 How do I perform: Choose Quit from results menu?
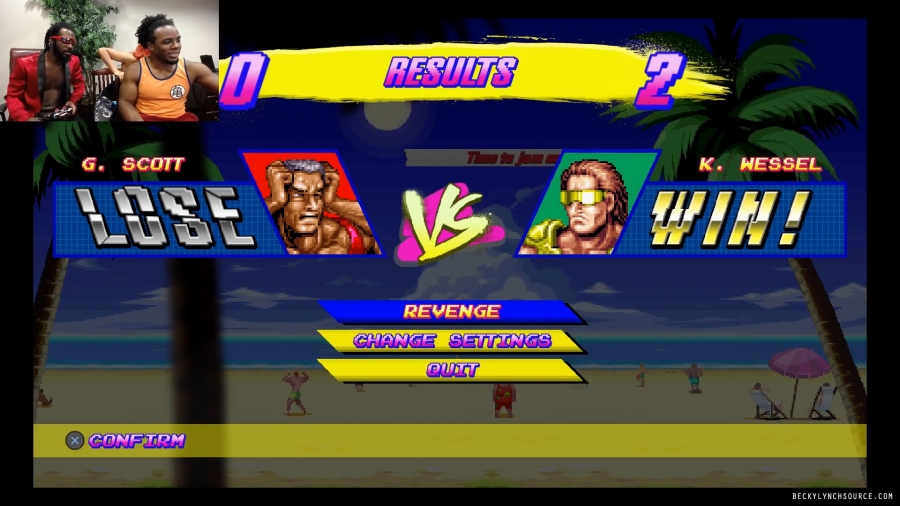click(452, 370)
